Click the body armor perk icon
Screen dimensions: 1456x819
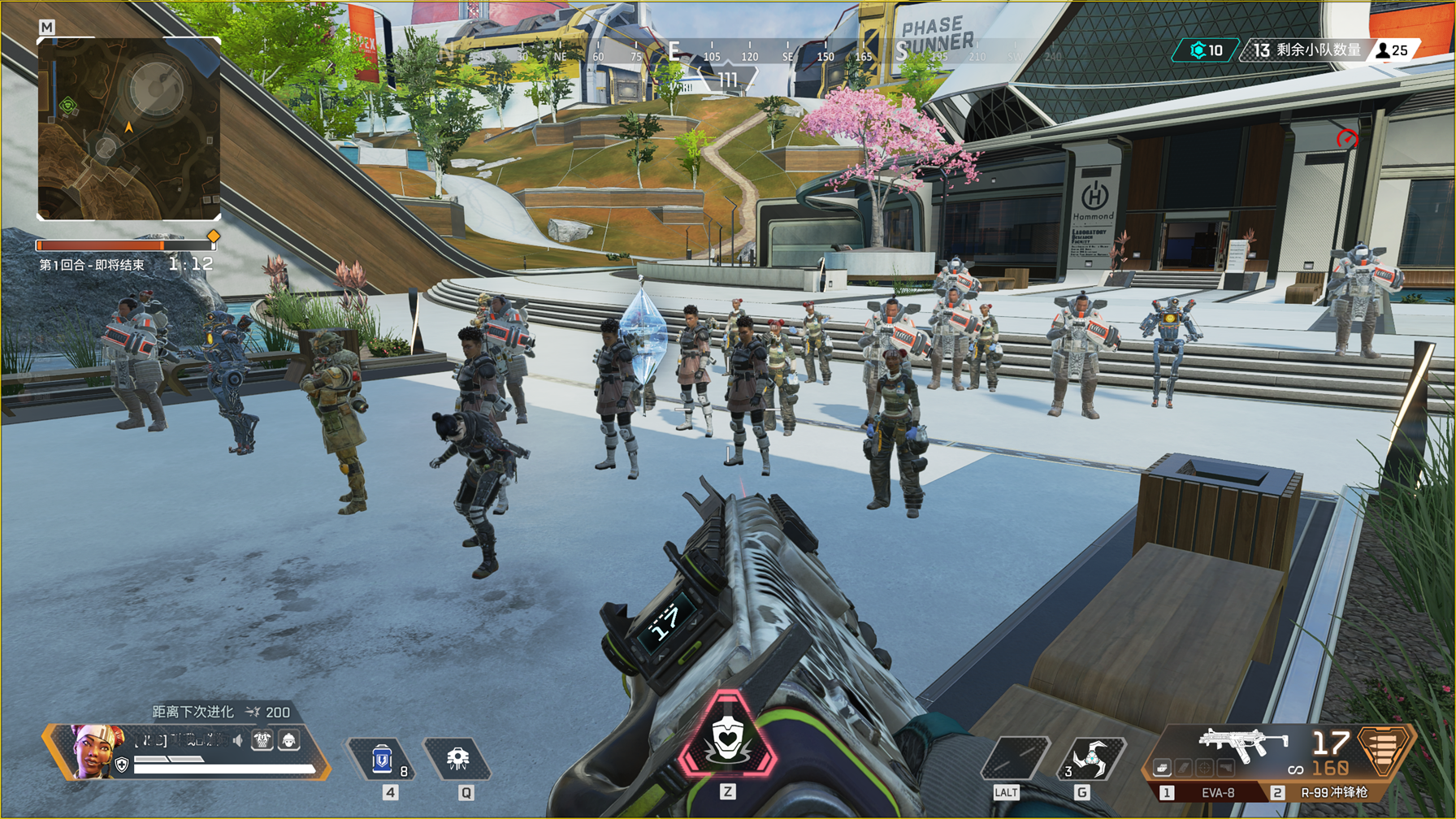(262, 740)
